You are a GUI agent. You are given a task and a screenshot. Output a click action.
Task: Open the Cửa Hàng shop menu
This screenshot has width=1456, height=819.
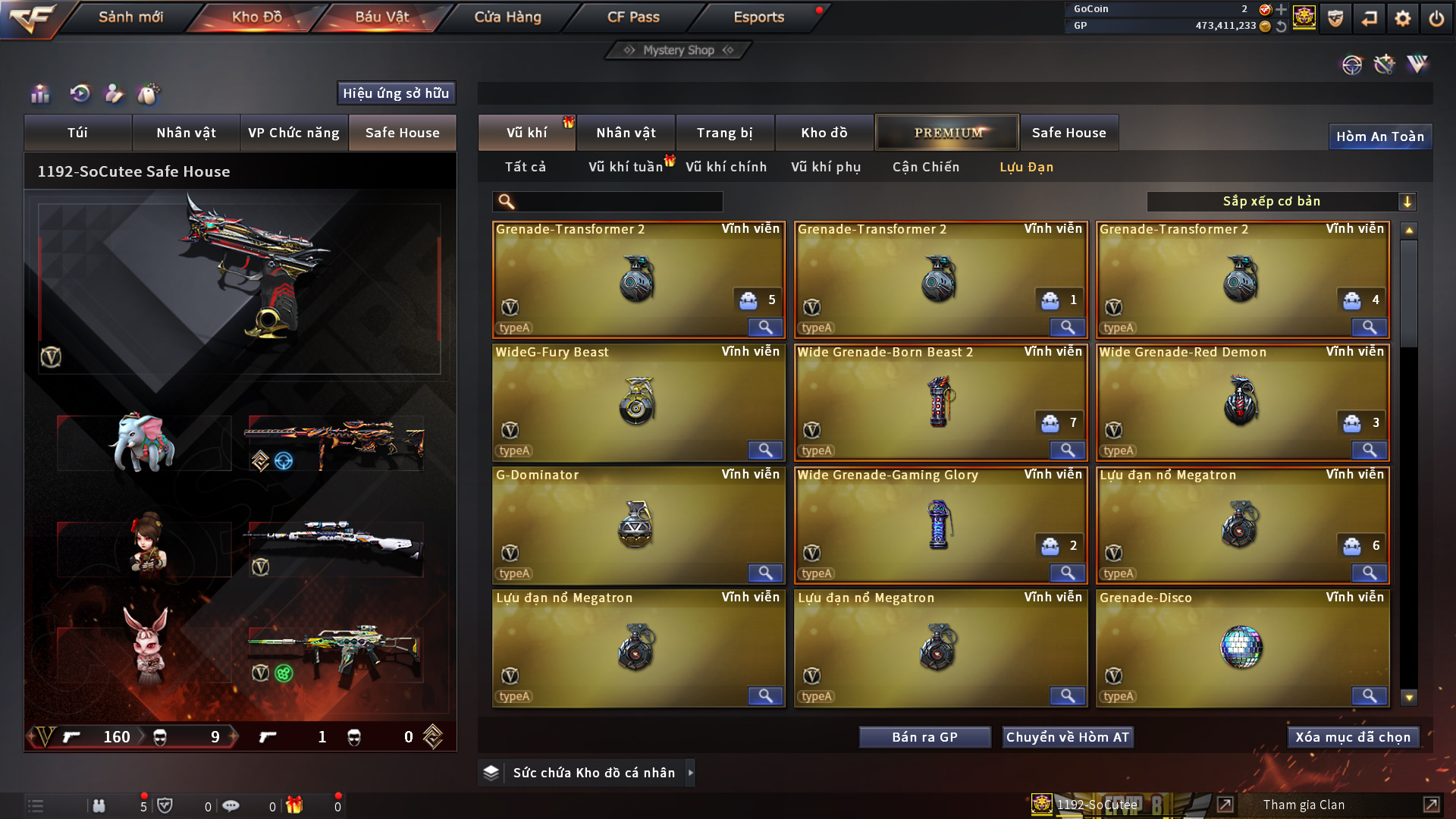point(507,17)
